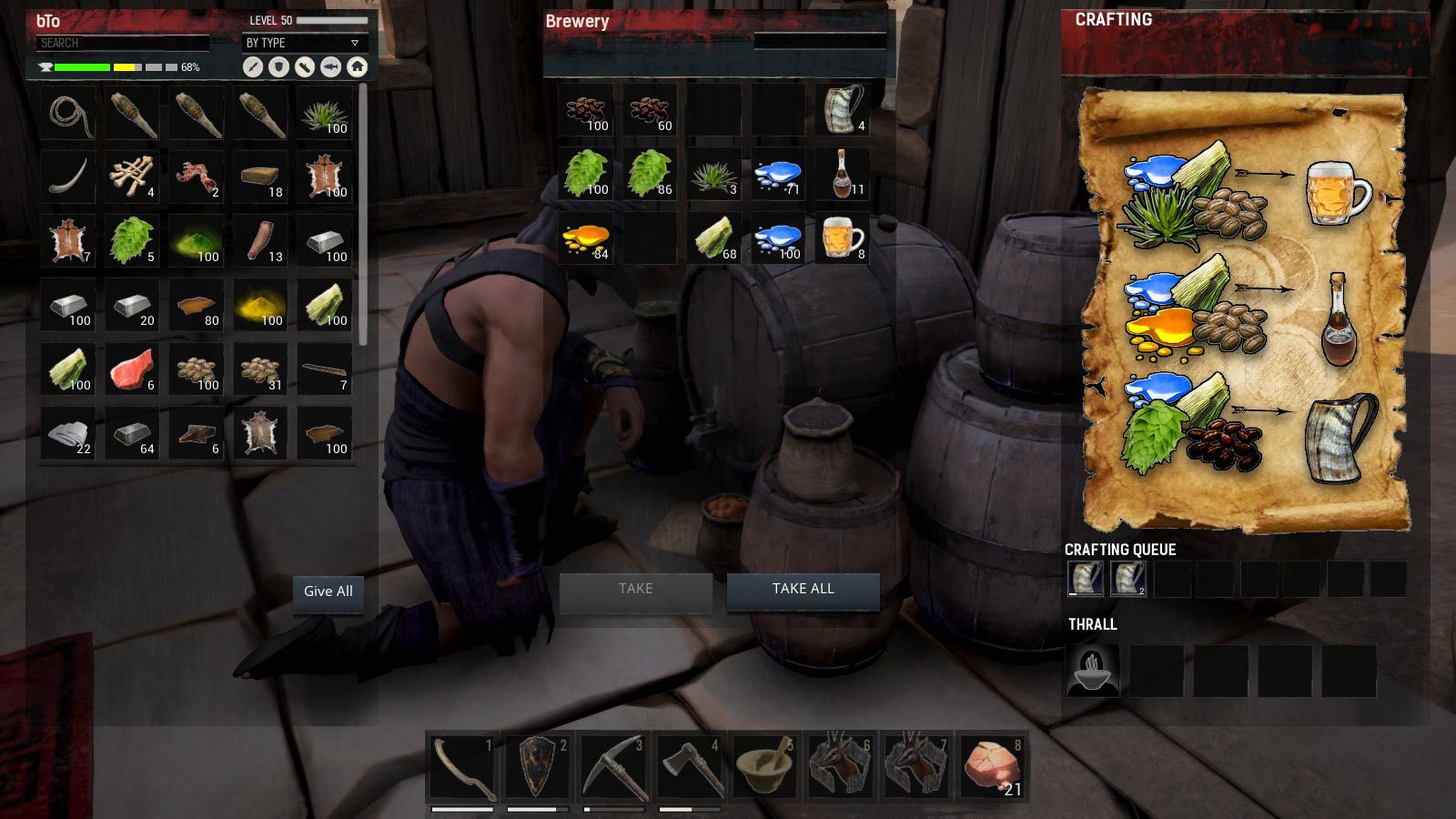Open the By Type sort dropdown

(302, 43)
